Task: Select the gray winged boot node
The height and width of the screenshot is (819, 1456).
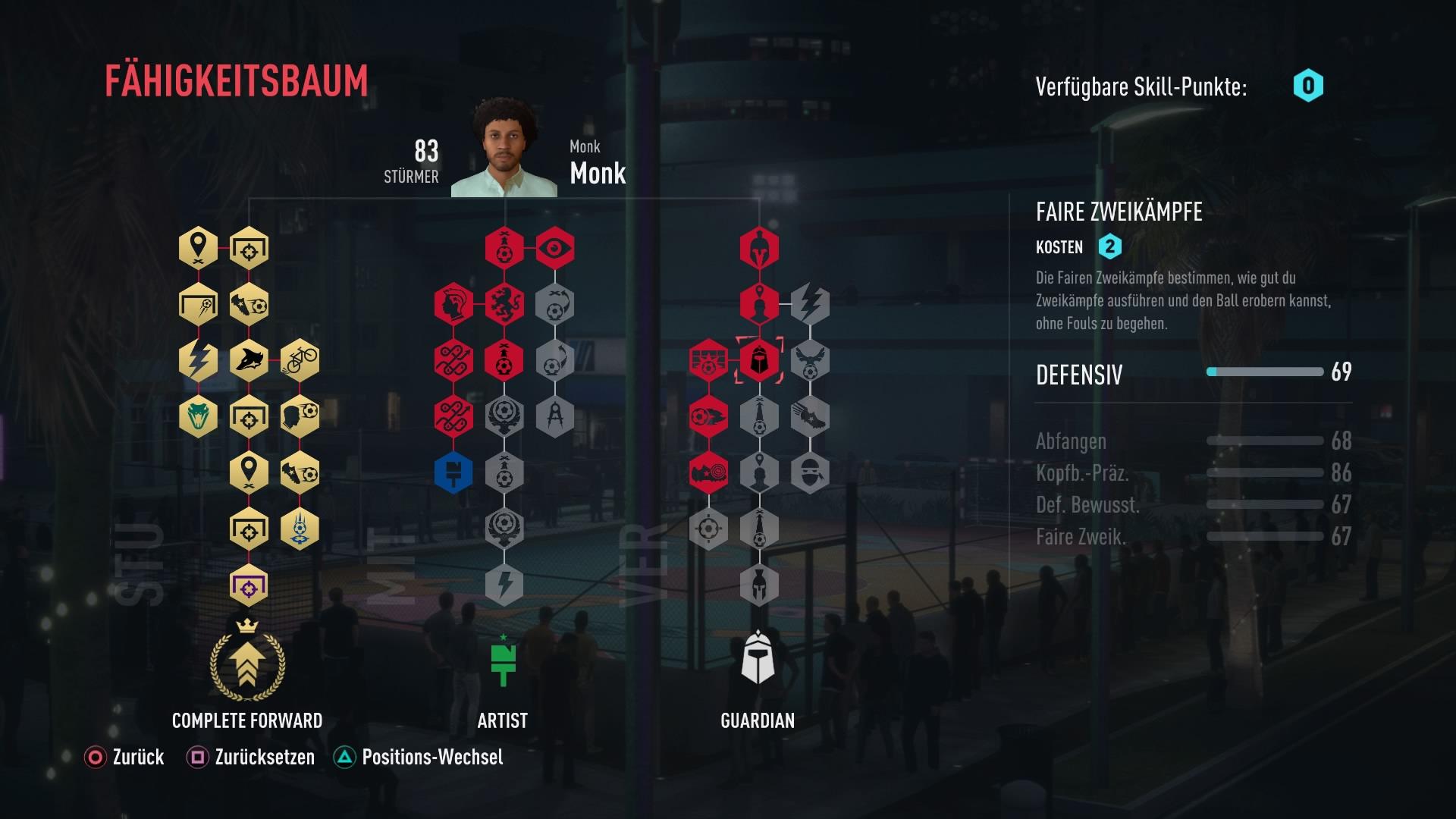Action: [810, 416]
